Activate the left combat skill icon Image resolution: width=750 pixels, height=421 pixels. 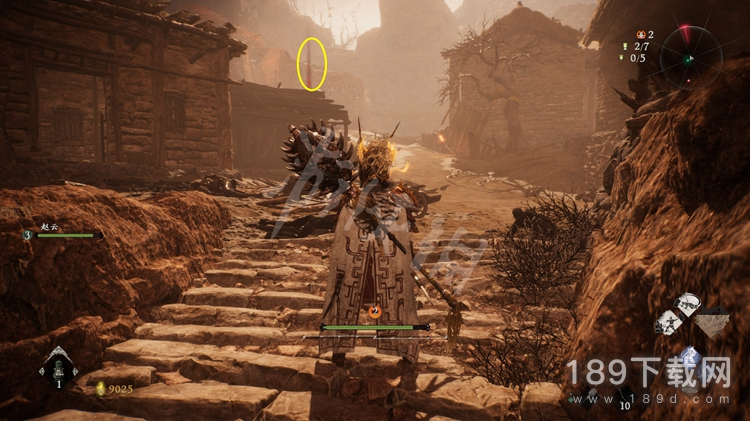(x=667, y=322)
